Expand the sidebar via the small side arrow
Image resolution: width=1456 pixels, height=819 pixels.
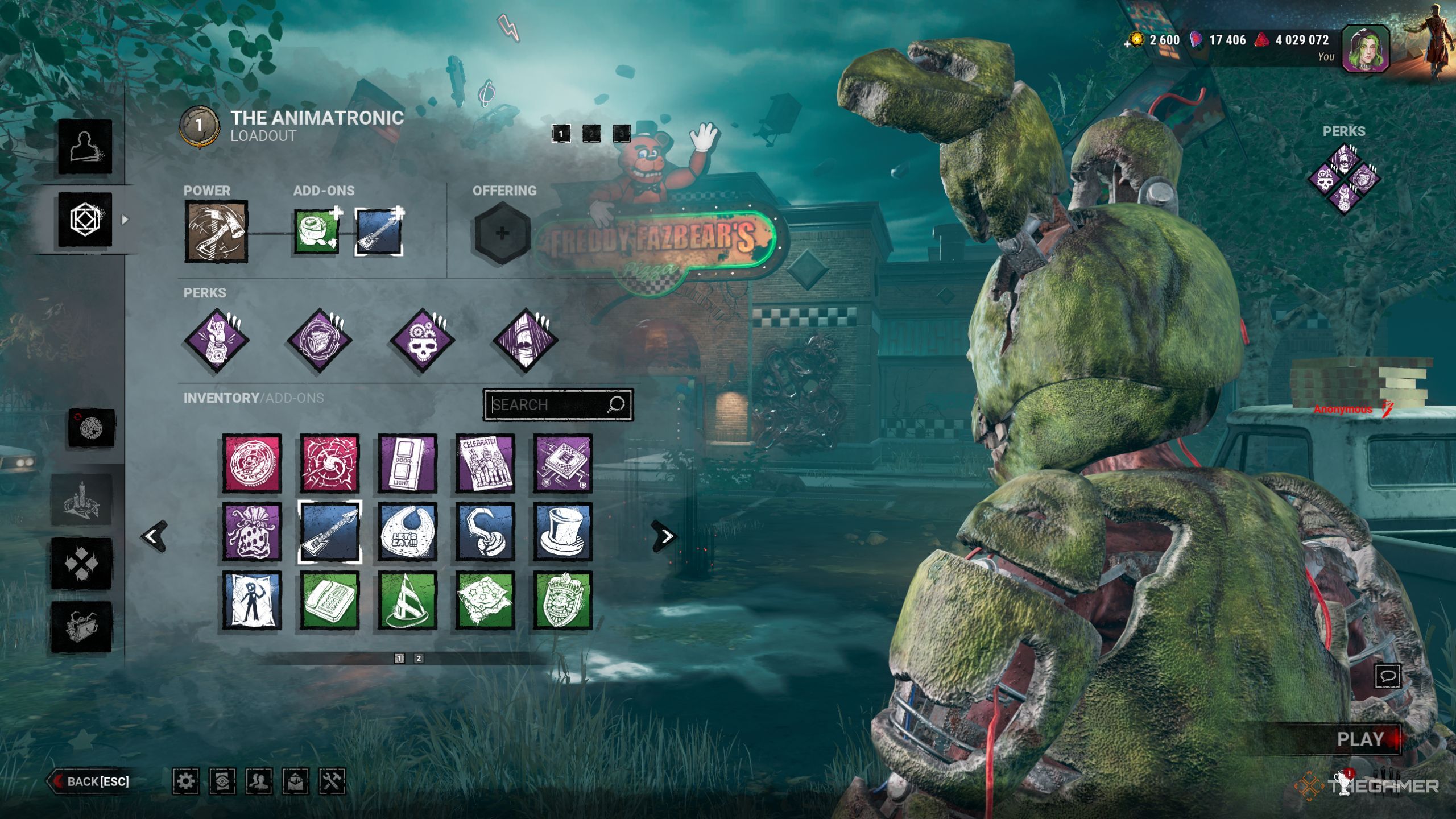125,220
